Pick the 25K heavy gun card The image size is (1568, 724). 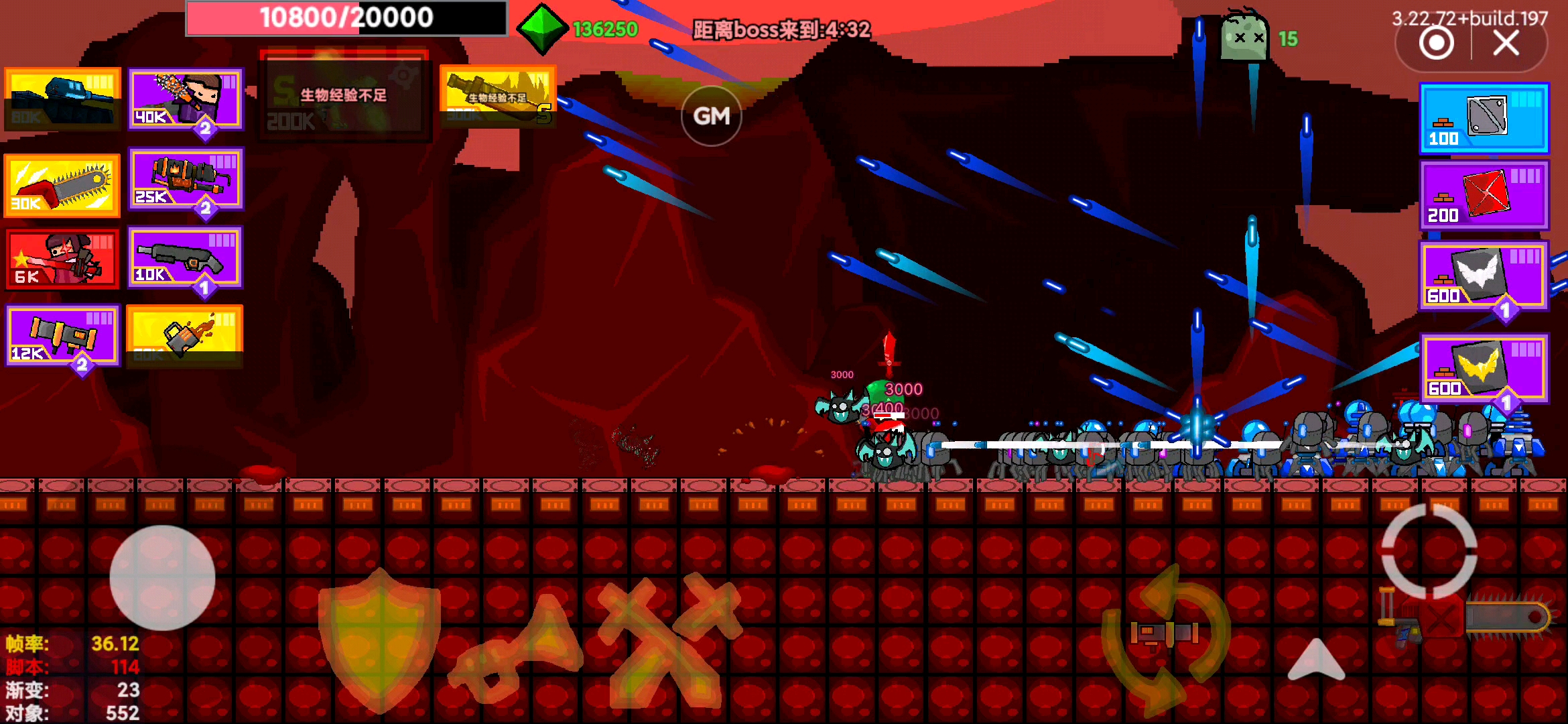coord(186,178)
